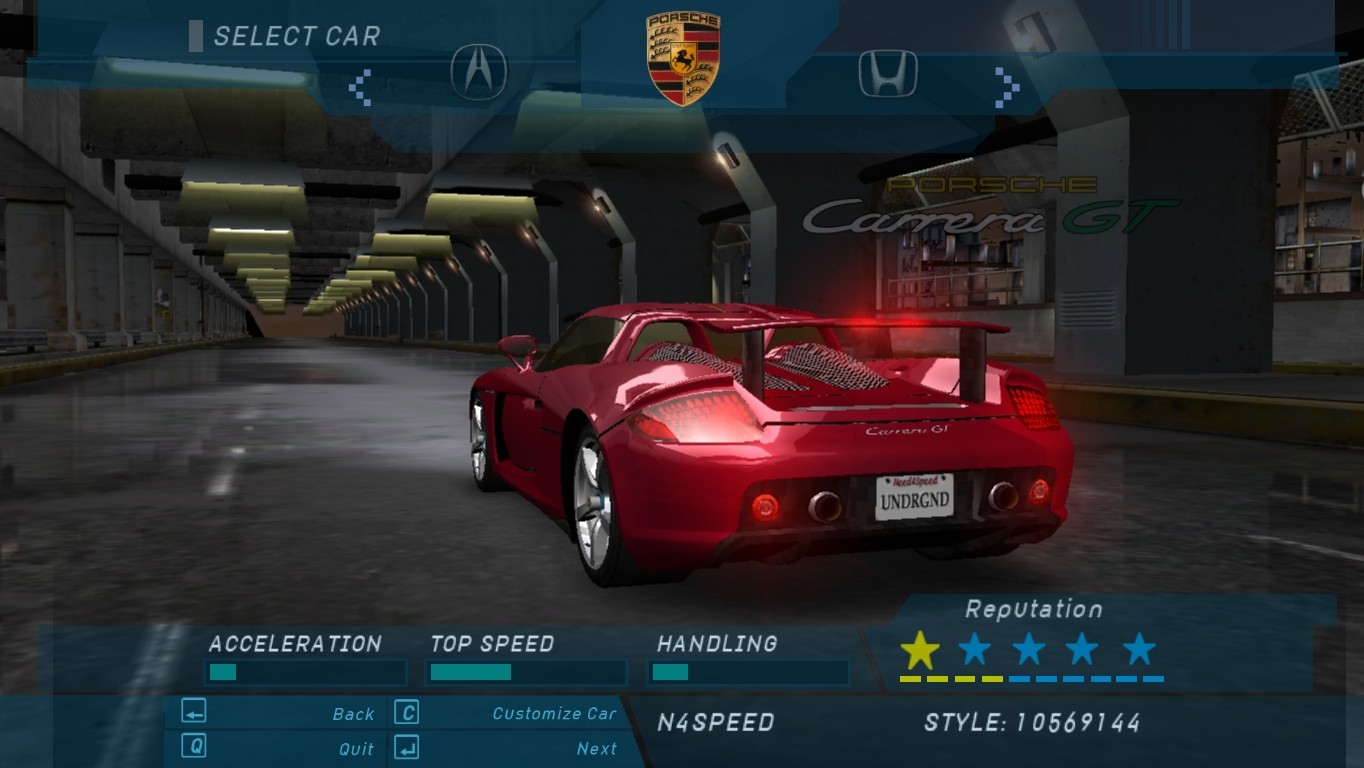Select the Acura brand logo
The image size is (1364, 768).
click(x=479, y=73)
